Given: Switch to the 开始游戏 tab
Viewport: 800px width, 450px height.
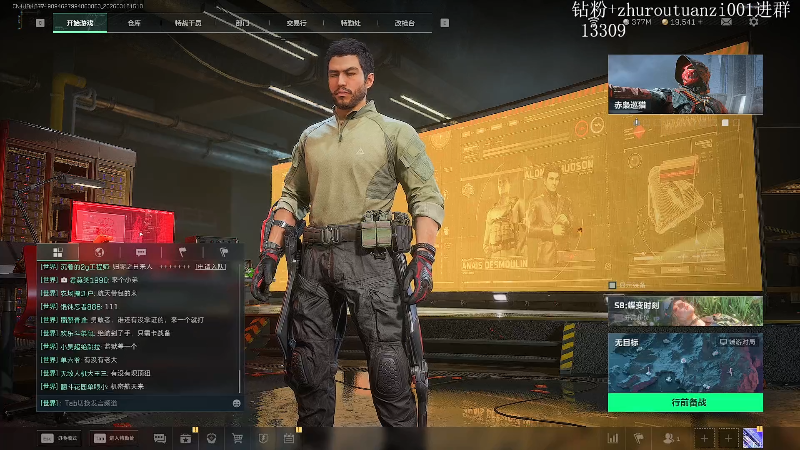Looking at the screenshot, I should point(79,22).
